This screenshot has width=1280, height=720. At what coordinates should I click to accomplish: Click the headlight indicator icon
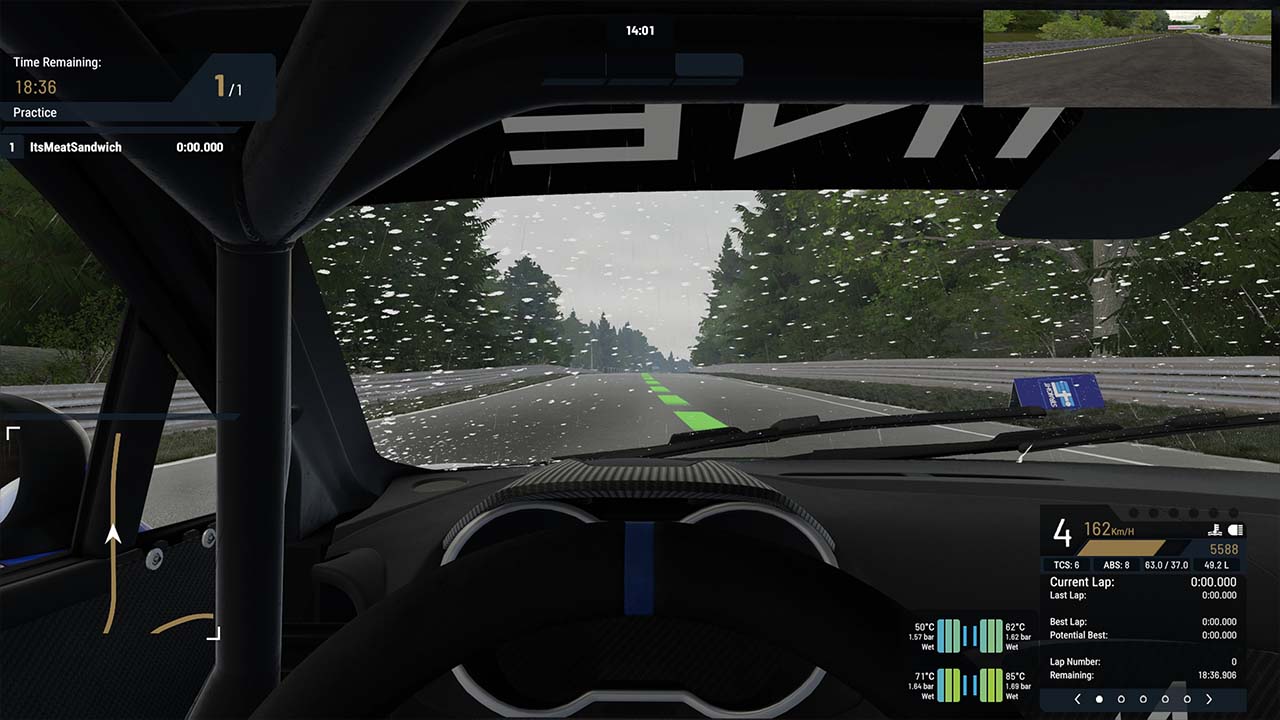coord(1235,530)
